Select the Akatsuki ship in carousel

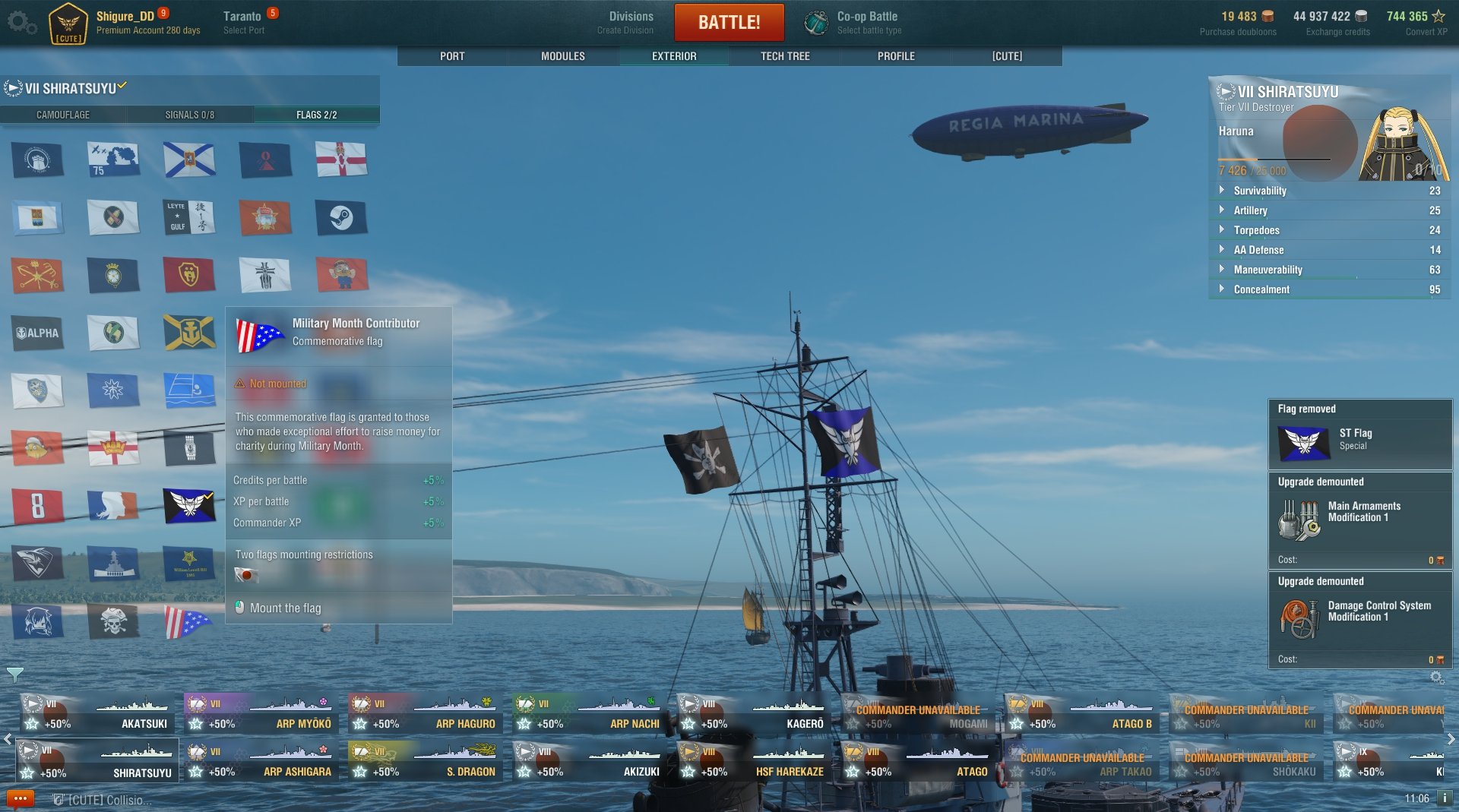click(x=97, y=716)
